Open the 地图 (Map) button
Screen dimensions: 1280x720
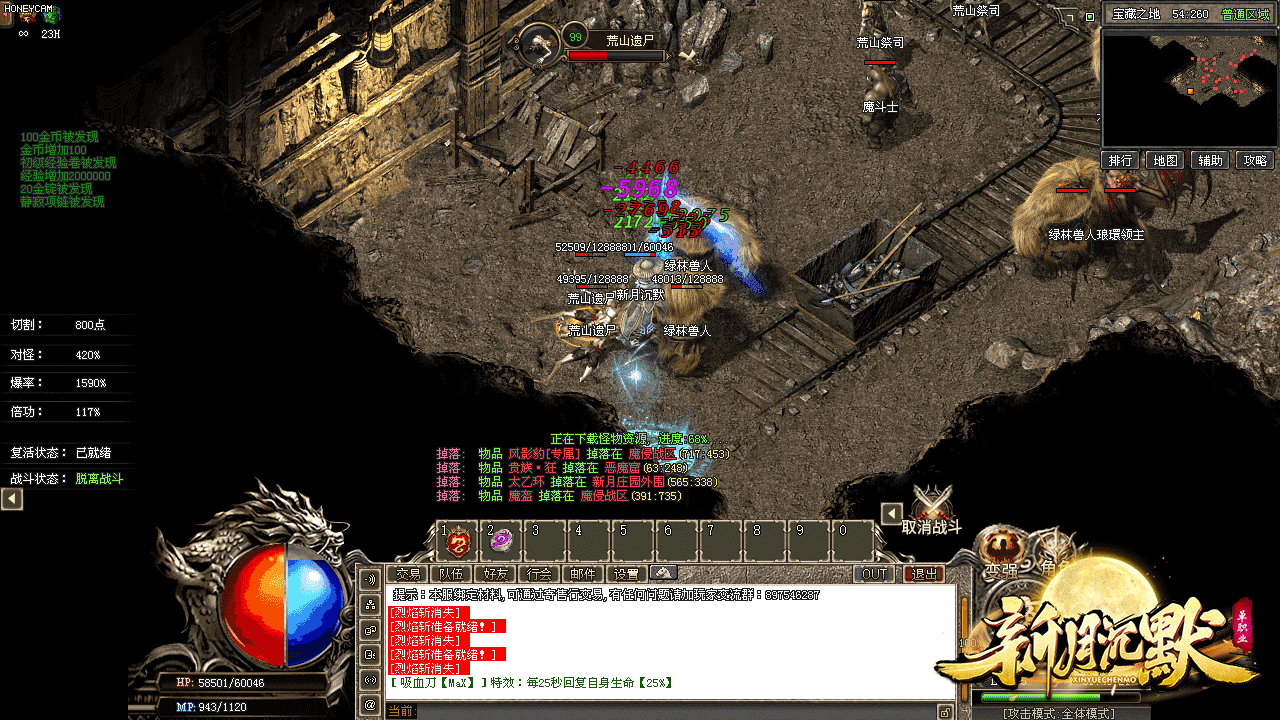(1165, 160)
